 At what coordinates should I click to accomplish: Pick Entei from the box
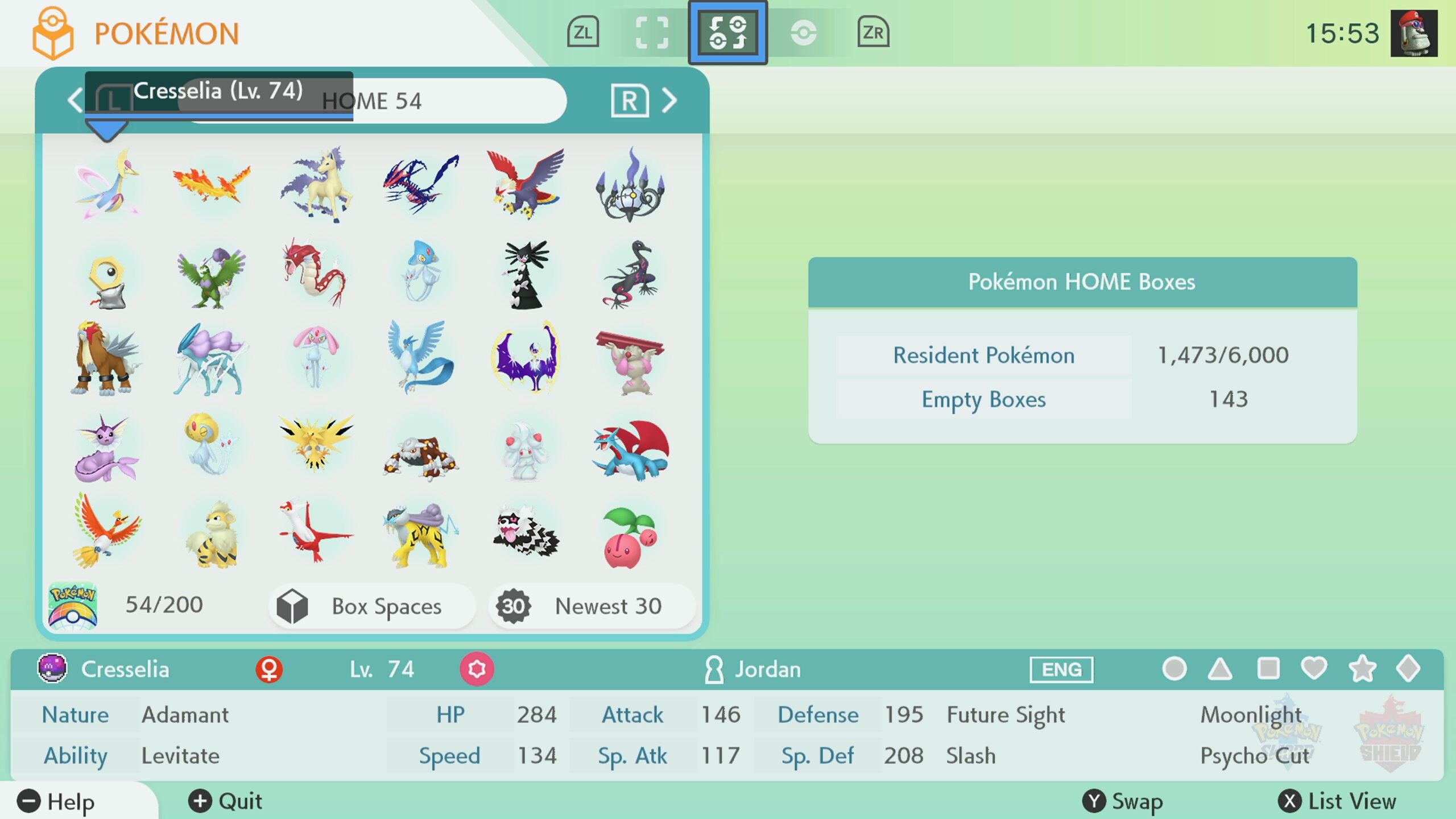107,358
